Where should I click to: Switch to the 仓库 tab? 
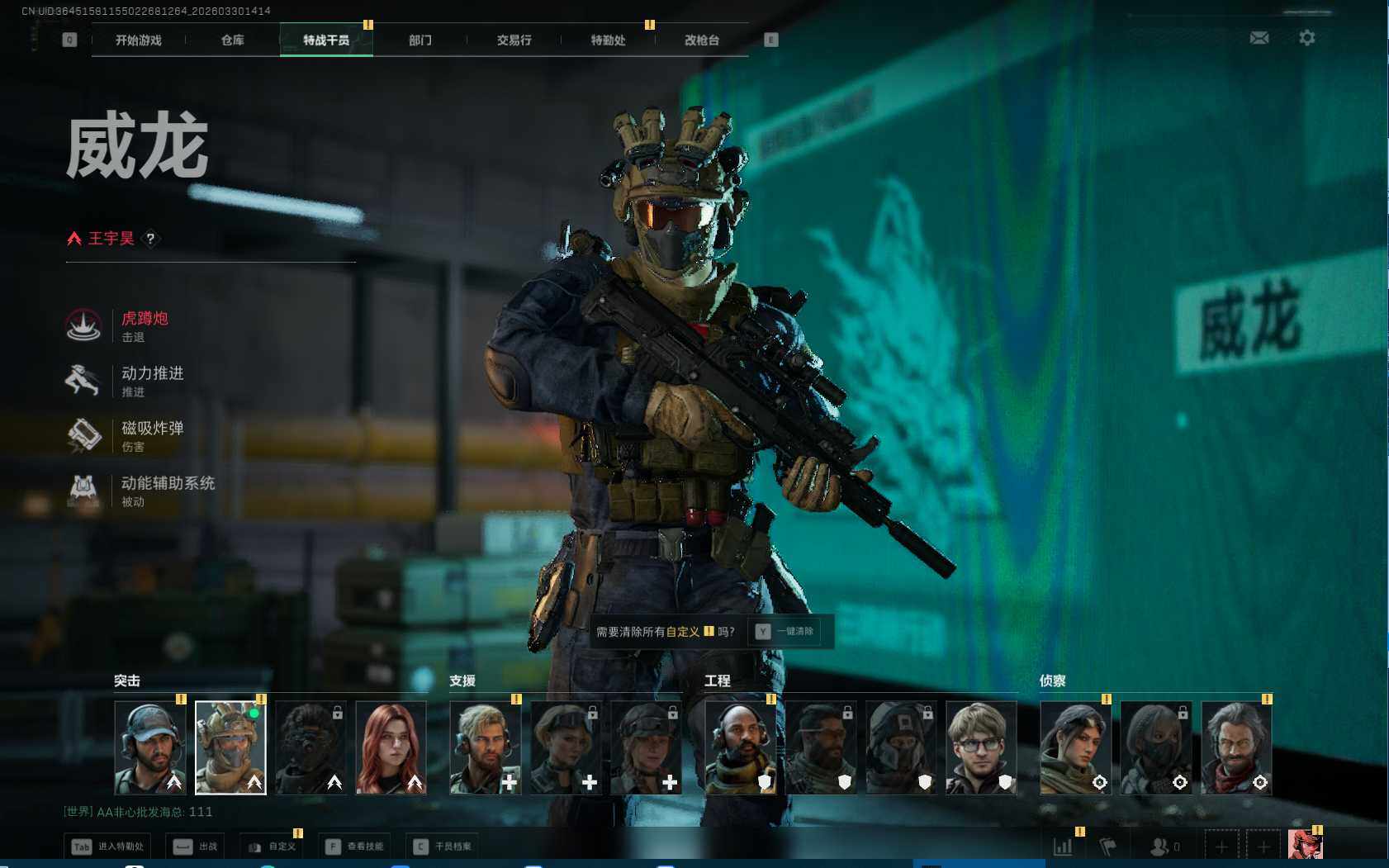(x=232, y=40)
